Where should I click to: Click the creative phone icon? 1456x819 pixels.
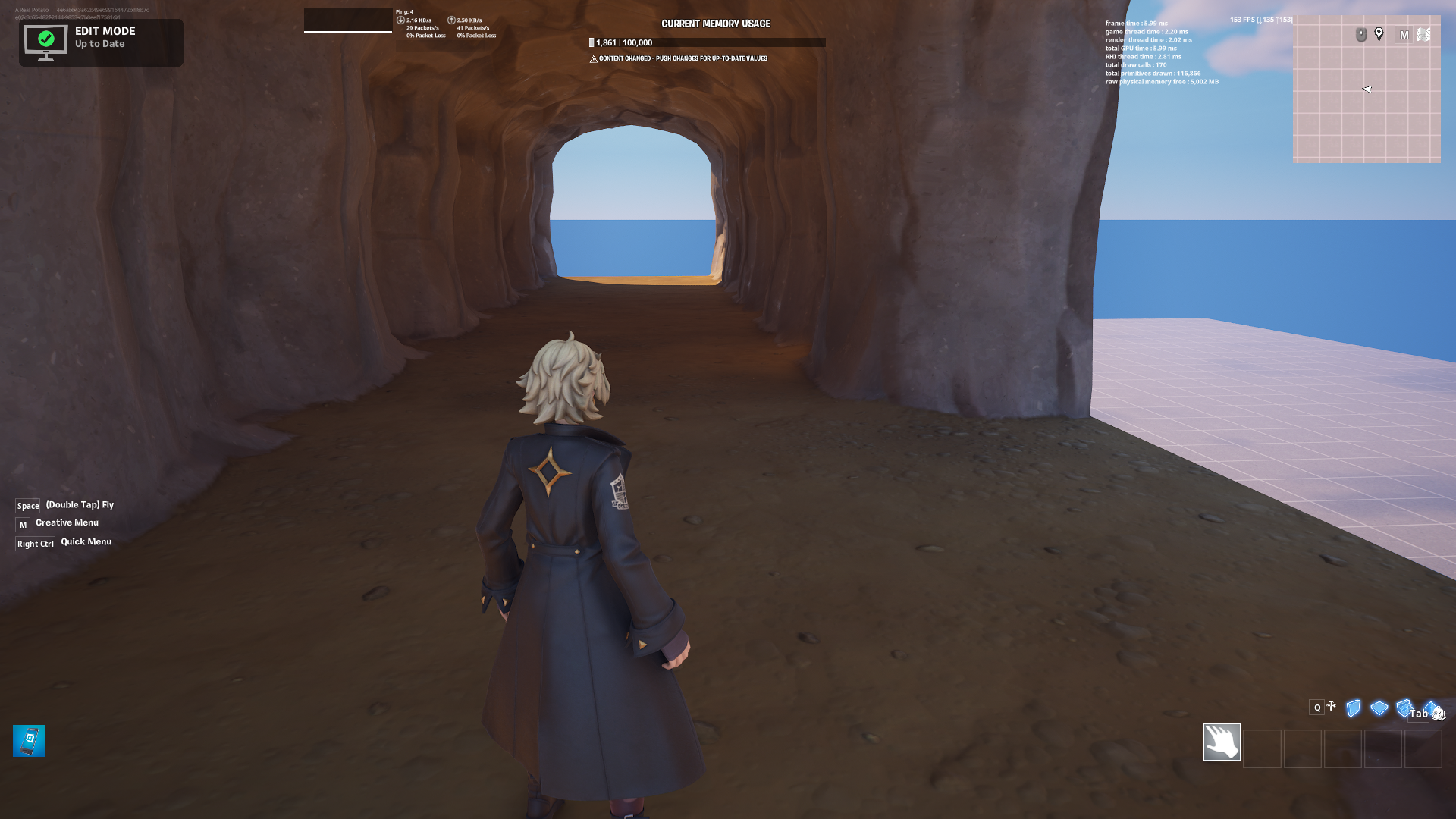tap(28, 741)
